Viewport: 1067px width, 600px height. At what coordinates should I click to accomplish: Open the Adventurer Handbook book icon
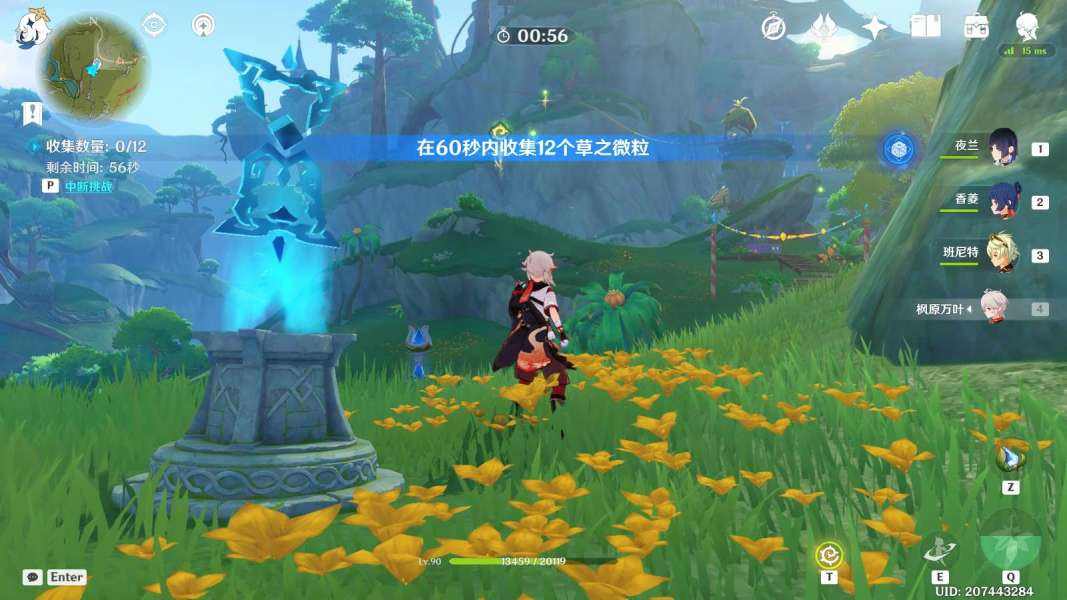click(x=925, y=27)
